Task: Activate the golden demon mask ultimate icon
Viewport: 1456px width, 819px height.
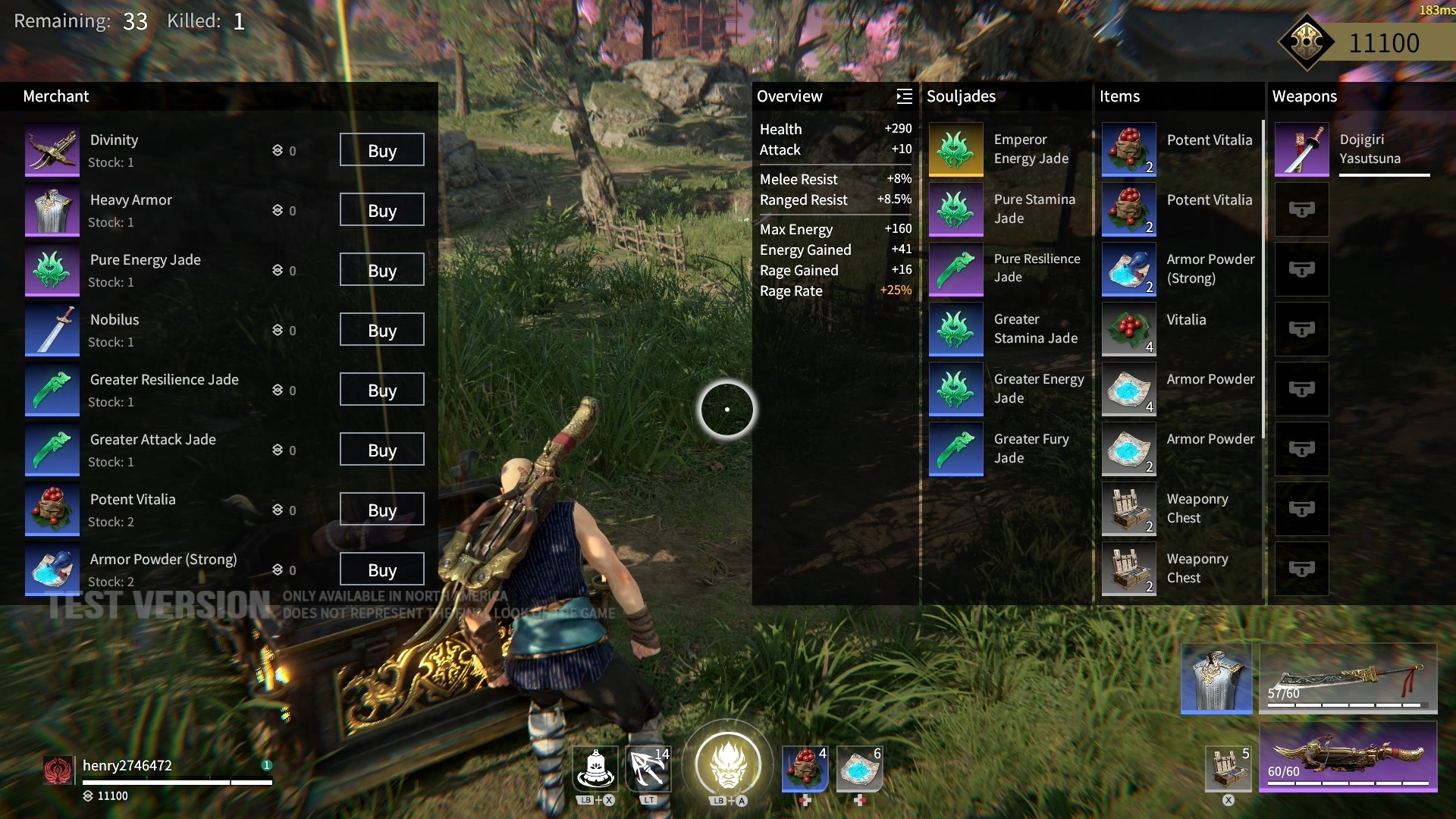Action: tap(728, 764)
